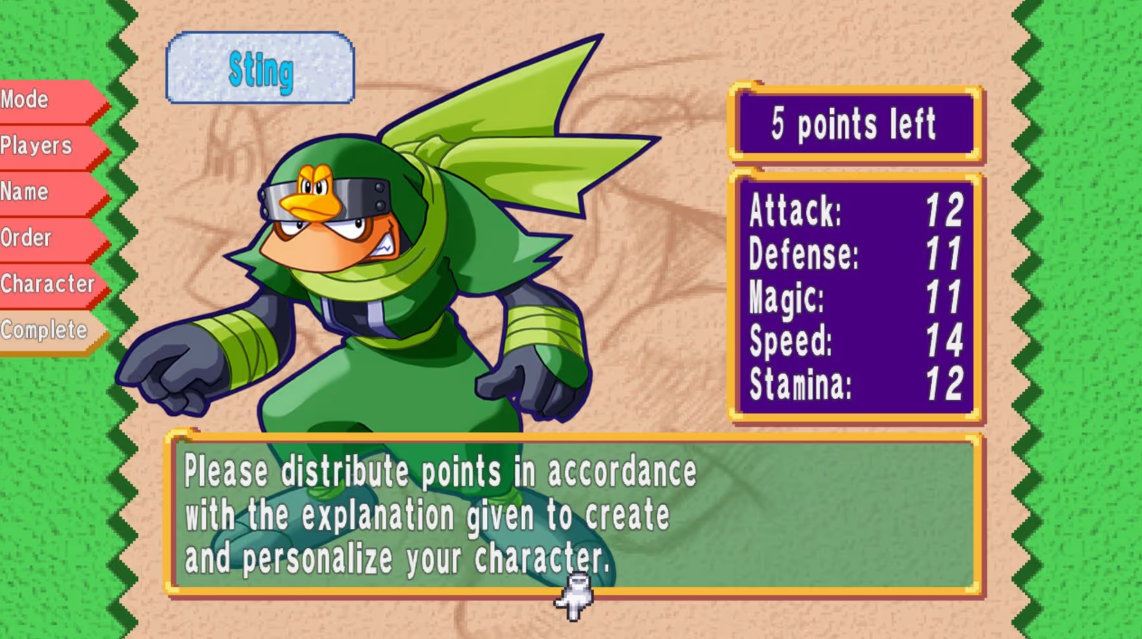Click the Sting name plate
1142x639 pixels.
[260, 69]
